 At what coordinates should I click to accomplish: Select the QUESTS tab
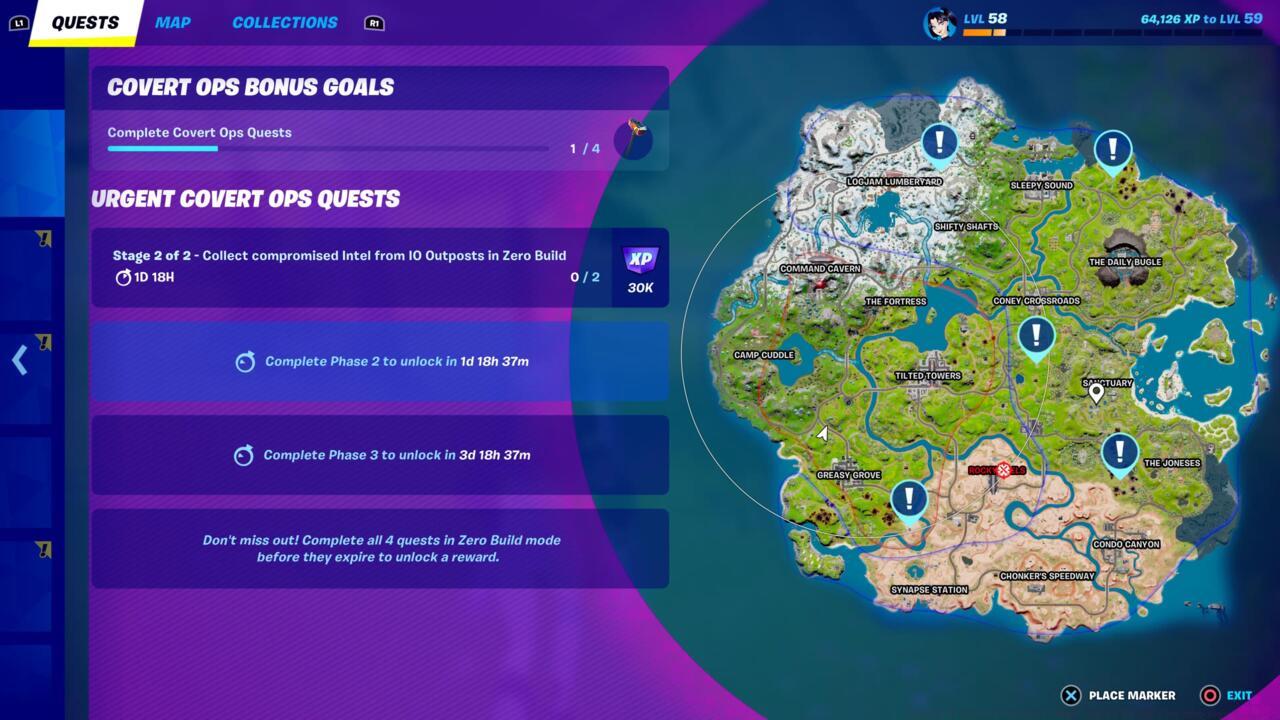coord(85,22)
